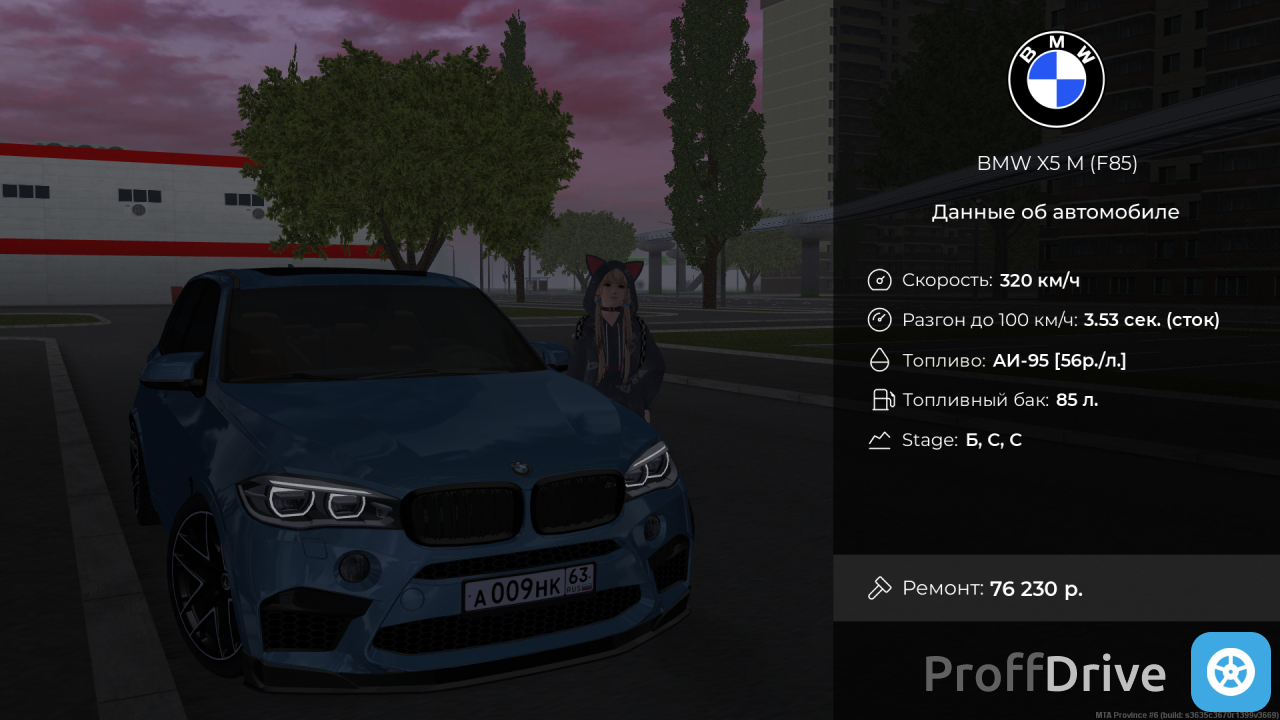
Task: Click the BMW logo emblem
Action: [x=1056, y=80]
